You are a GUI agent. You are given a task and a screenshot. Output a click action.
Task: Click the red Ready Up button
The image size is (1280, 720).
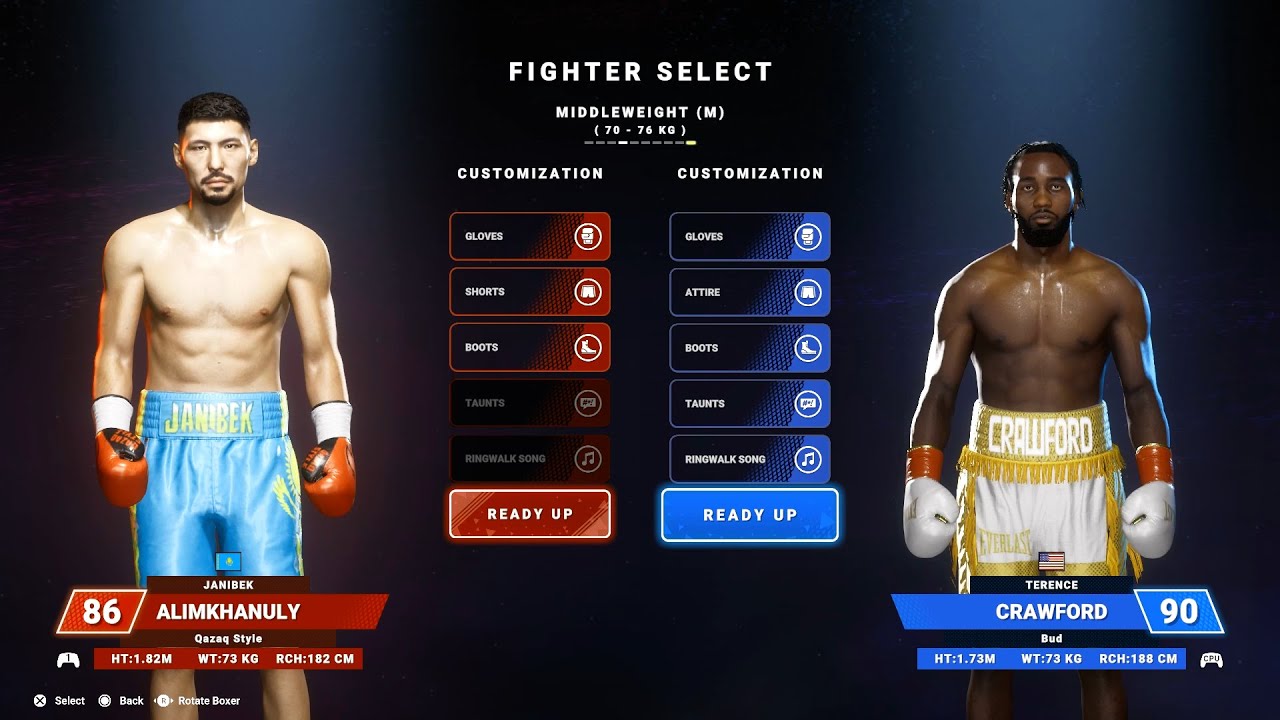point(529,514)
